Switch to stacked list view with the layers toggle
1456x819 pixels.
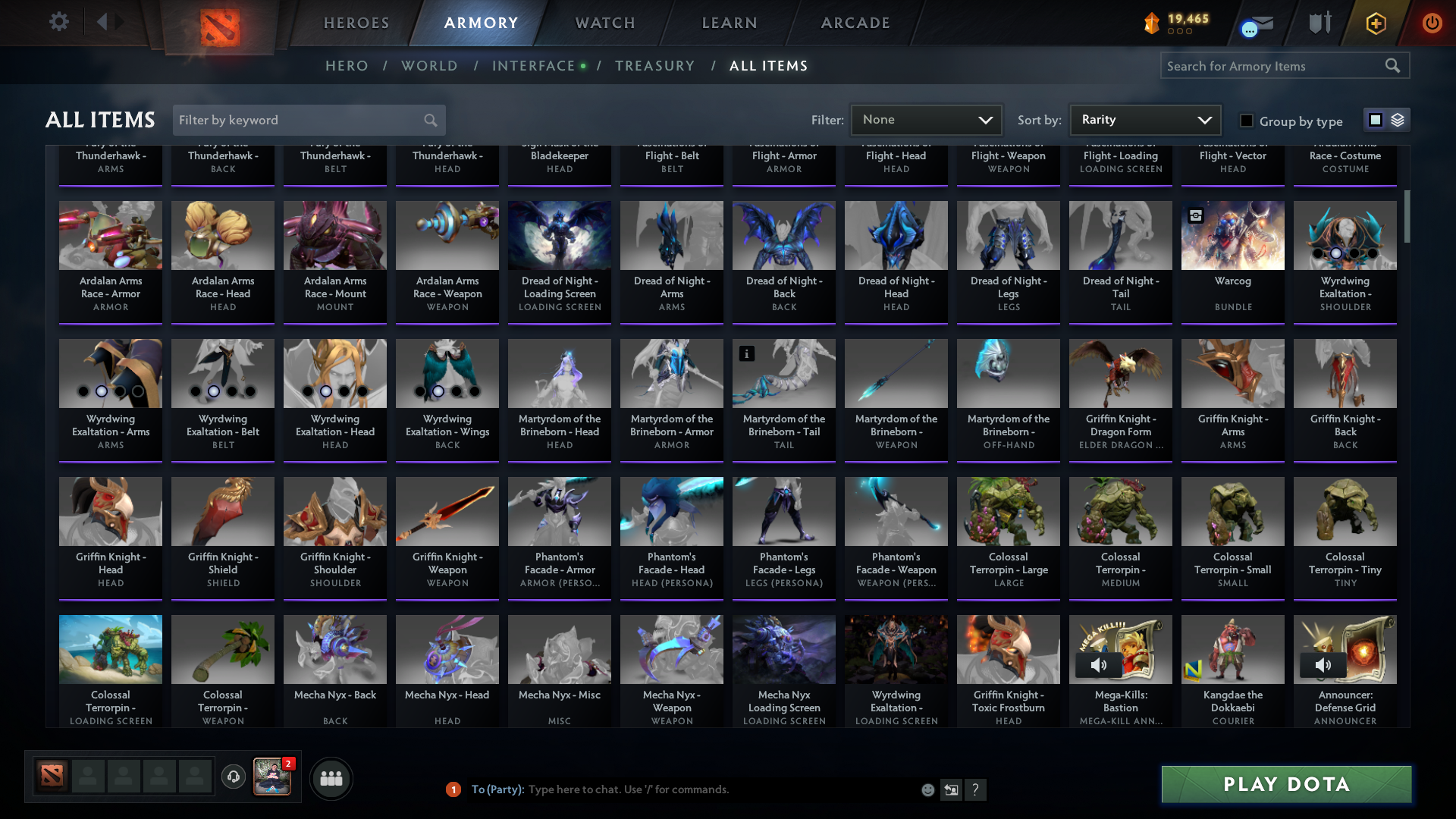click(x=1398, y=119)
